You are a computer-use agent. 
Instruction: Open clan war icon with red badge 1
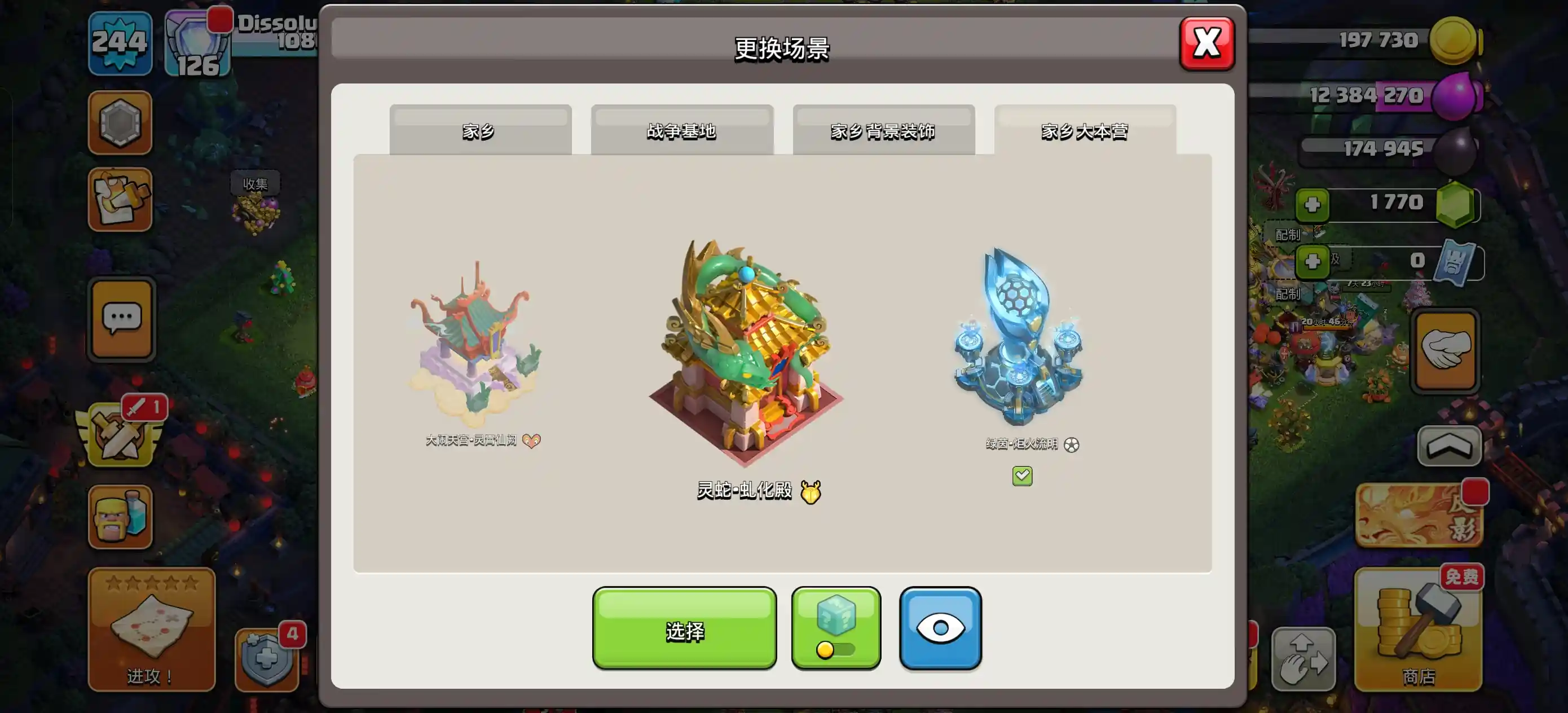coord(120,432)
